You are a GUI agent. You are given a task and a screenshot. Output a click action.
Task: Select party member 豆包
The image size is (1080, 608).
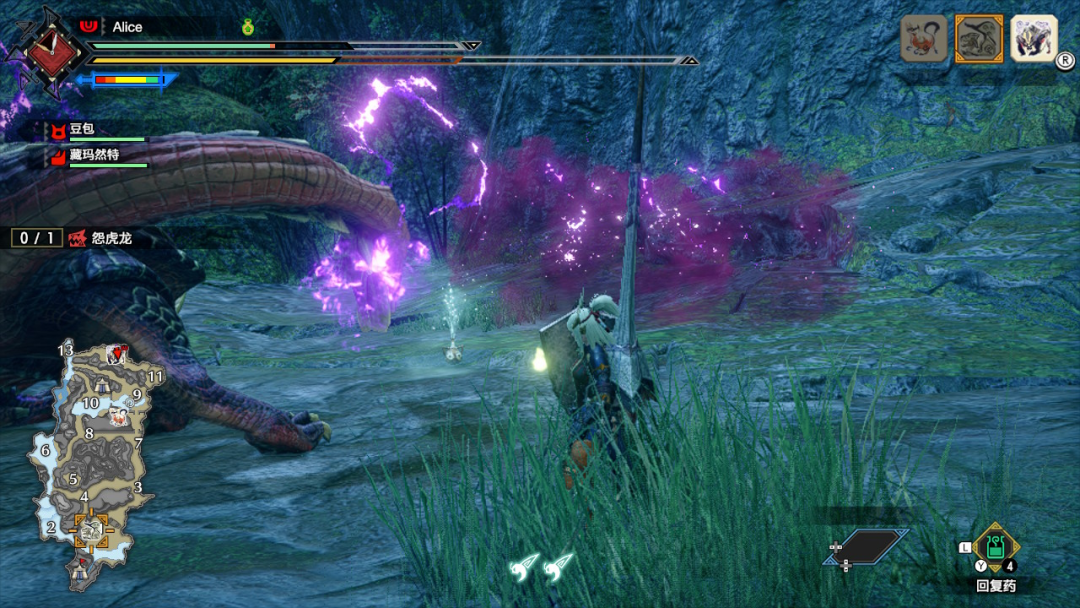click(x=82, y=130)
